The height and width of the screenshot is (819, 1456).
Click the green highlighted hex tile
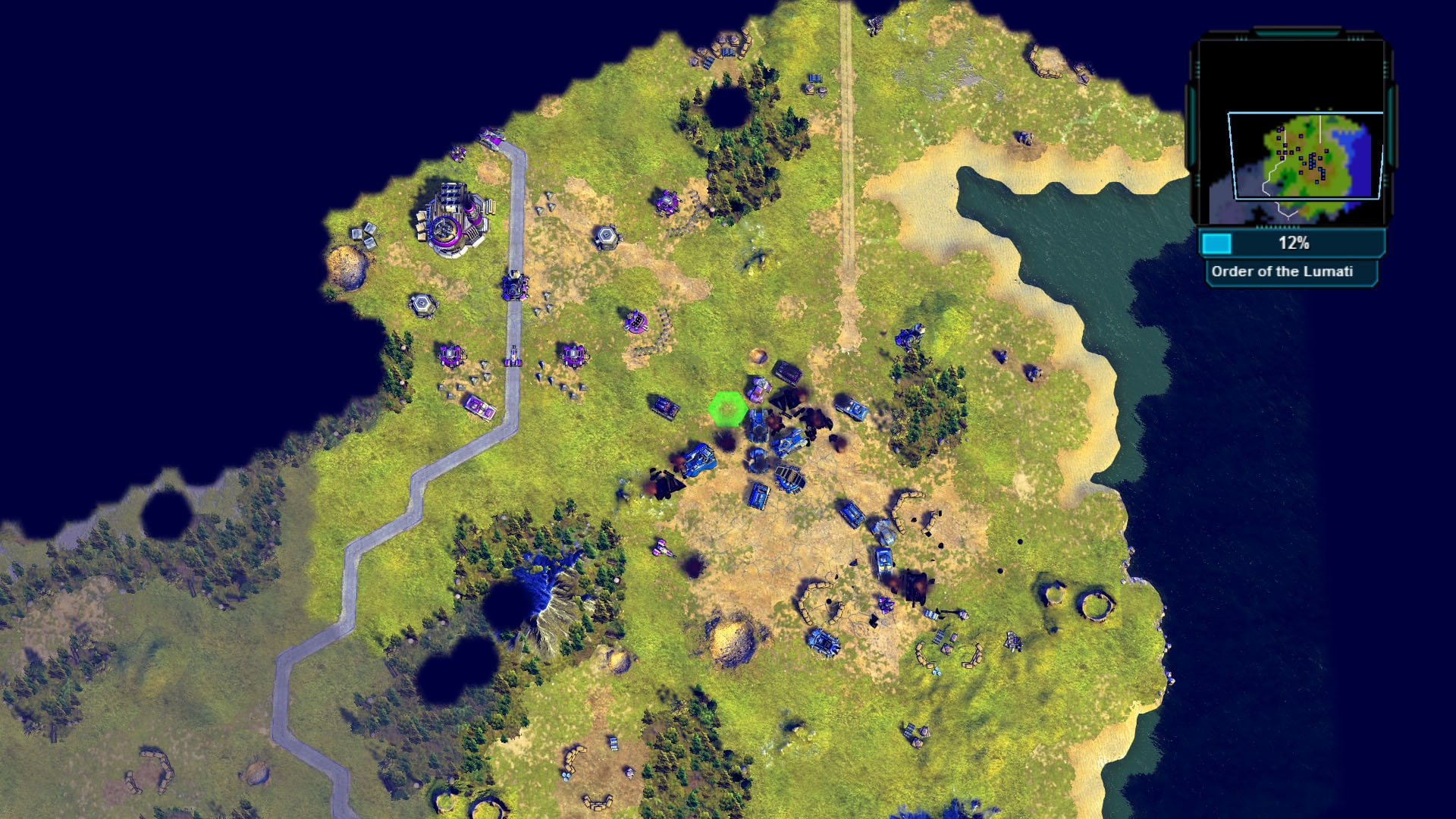click(x=726, y=409)
